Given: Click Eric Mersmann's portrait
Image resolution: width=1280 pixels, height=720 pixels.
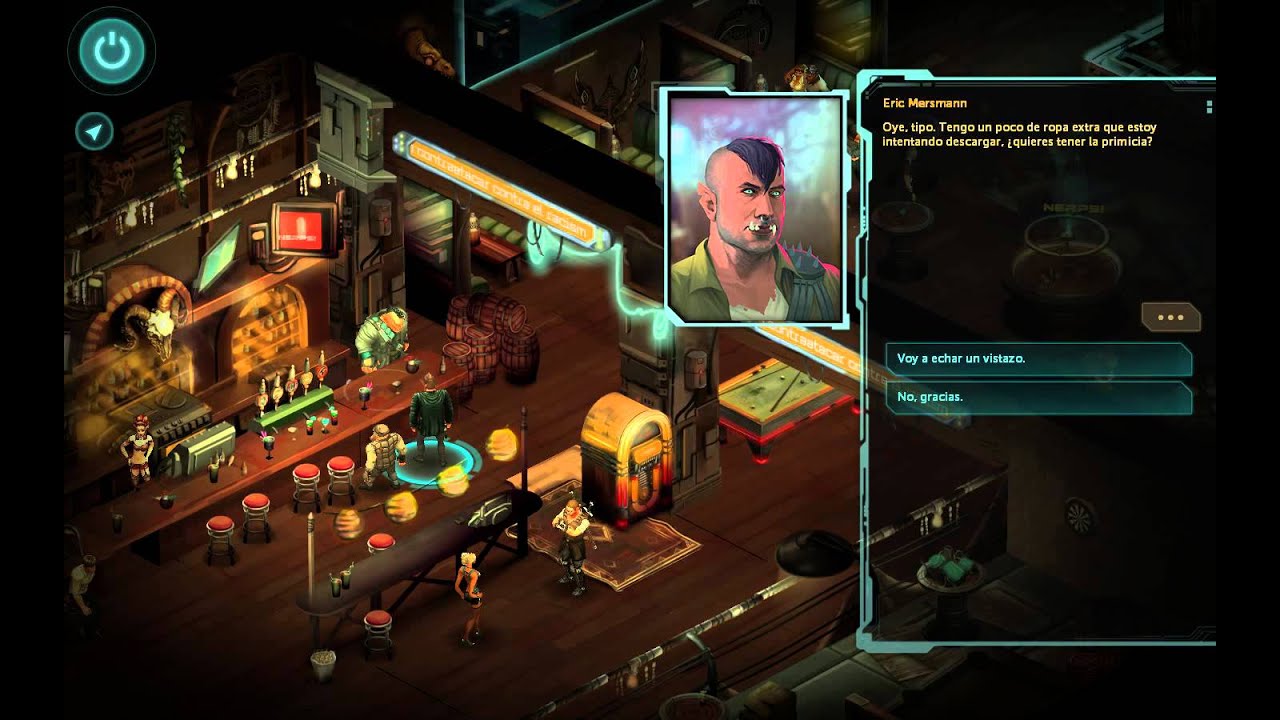Looking at the screenshot, I should coord(757,208).
